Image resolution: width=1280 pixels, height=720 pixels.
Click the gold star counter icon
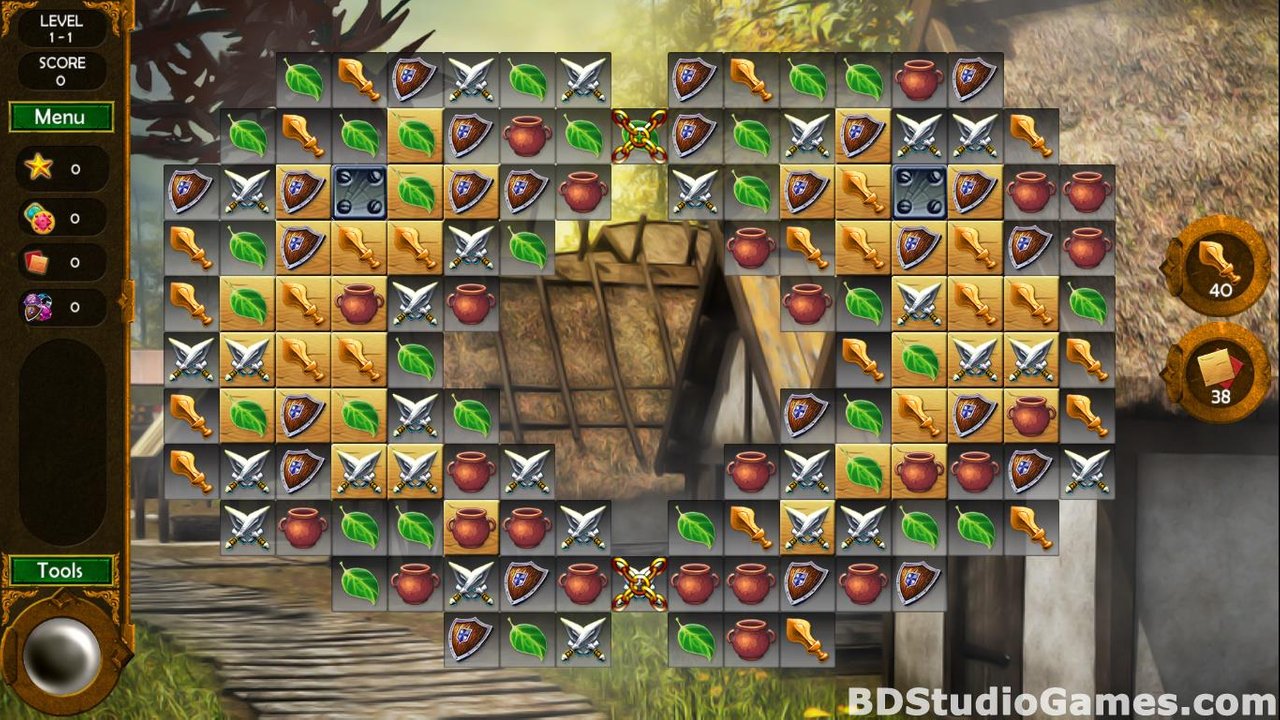[x=39, y=170]
